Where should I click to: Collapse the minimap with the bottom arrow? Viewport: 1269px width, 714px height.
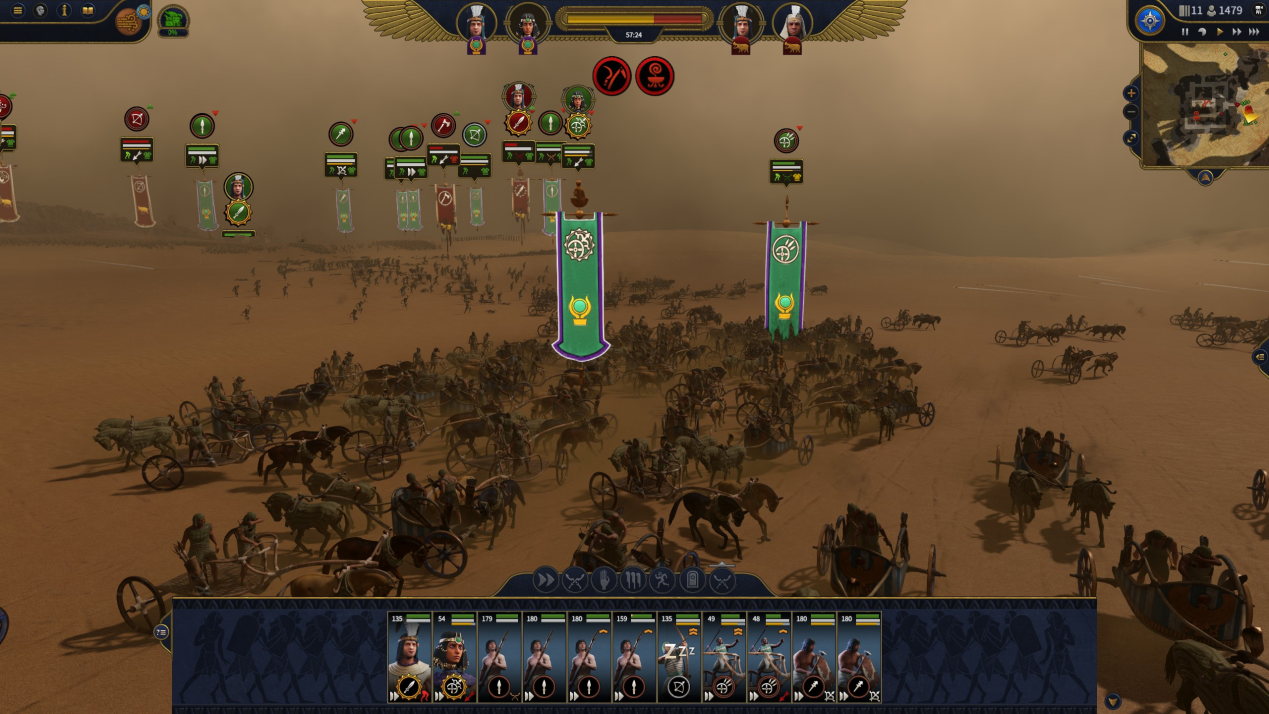point(1205,177)
